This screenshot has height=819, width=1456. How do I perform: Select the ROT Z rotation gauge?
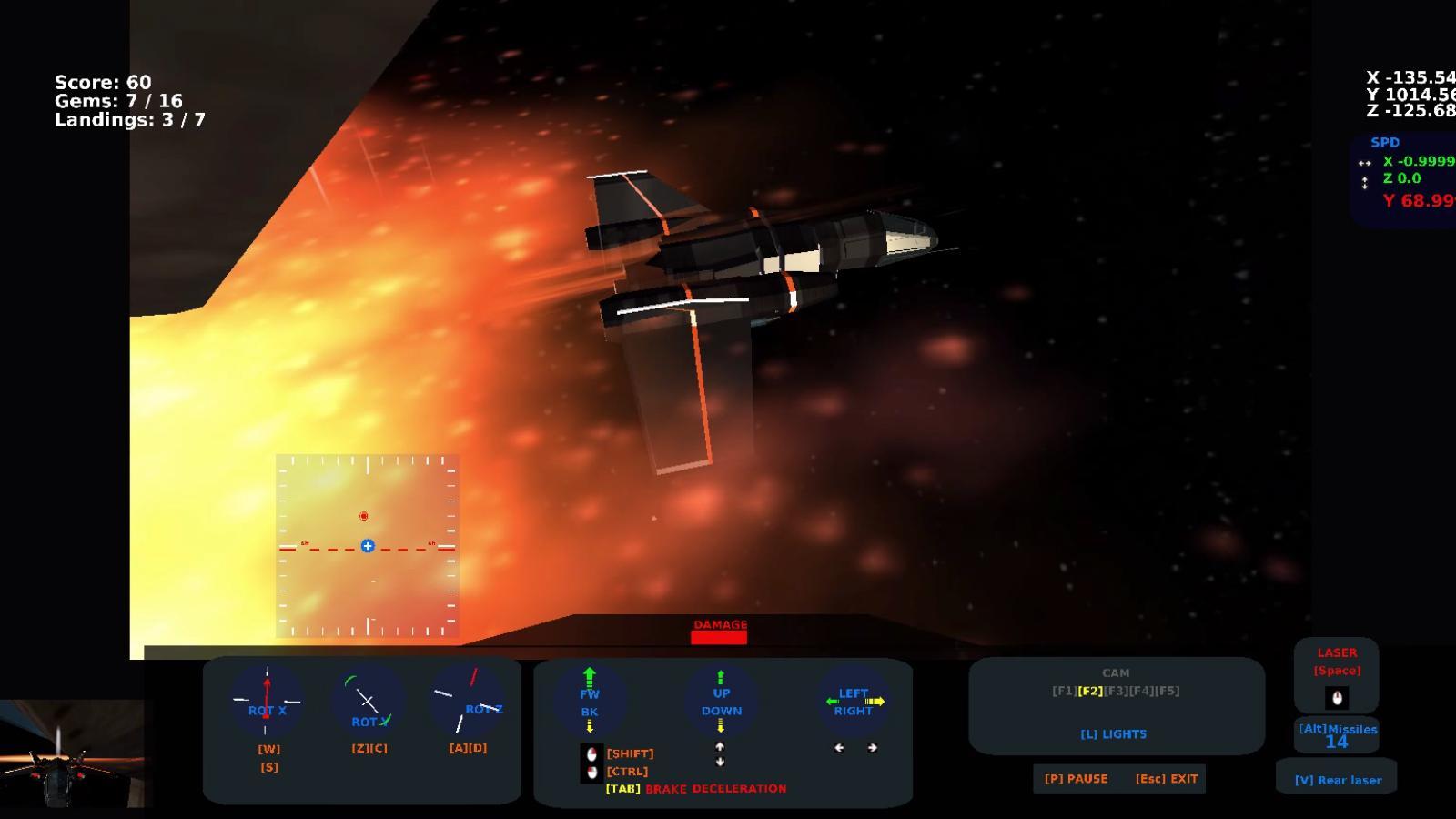coord(470,701)
